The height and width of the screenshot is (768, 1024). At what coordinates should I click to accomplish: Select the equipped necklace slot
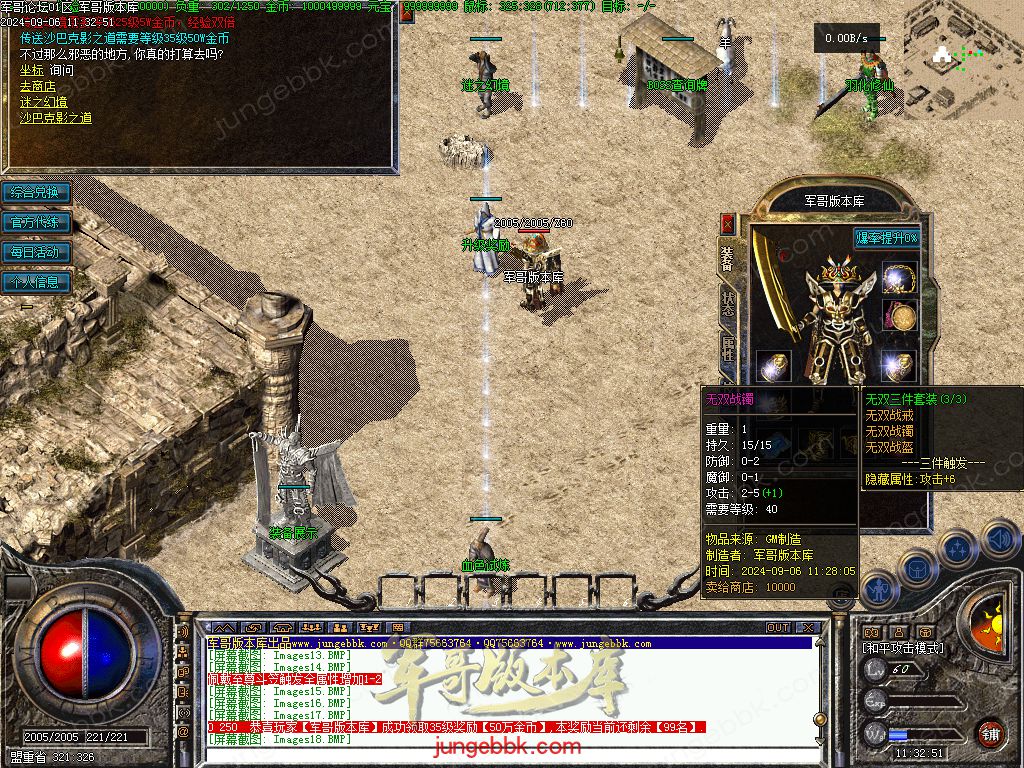pos(900,279)
